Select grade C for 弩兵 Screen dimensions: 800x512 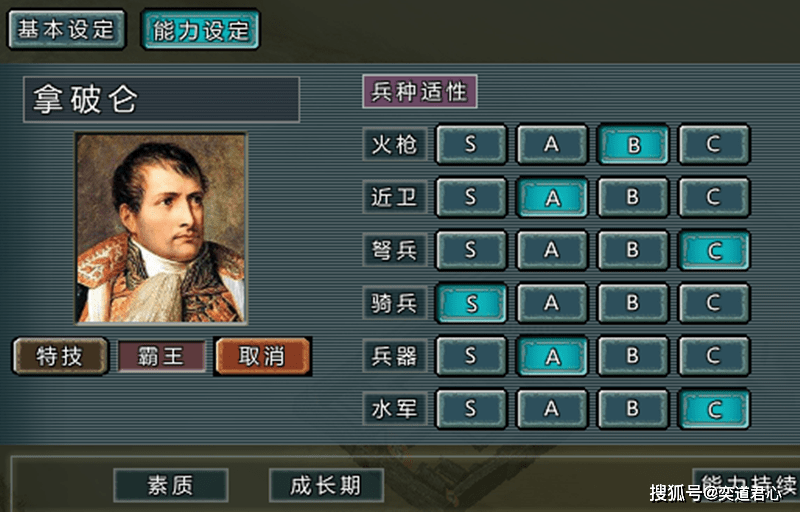click(713, 250)
